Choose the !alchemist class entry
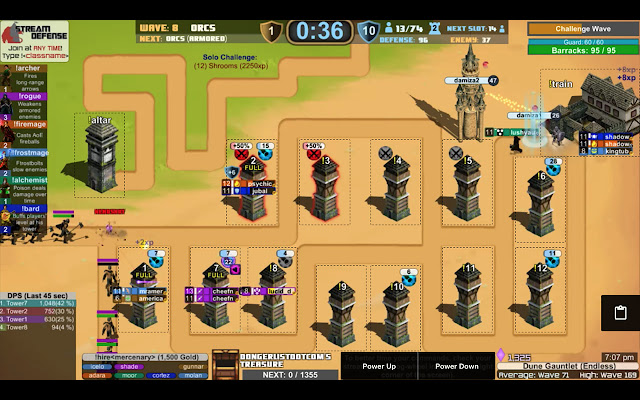 pyautogui.click(x=30, y=180)
